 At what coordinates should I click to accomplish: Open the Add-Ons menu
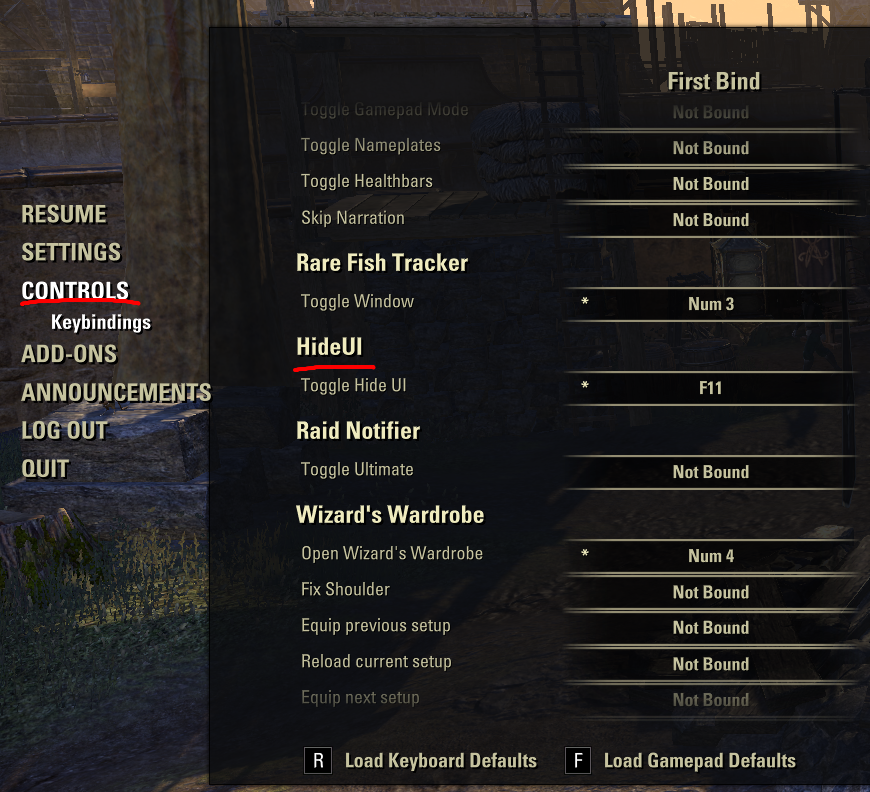[69, 354]
